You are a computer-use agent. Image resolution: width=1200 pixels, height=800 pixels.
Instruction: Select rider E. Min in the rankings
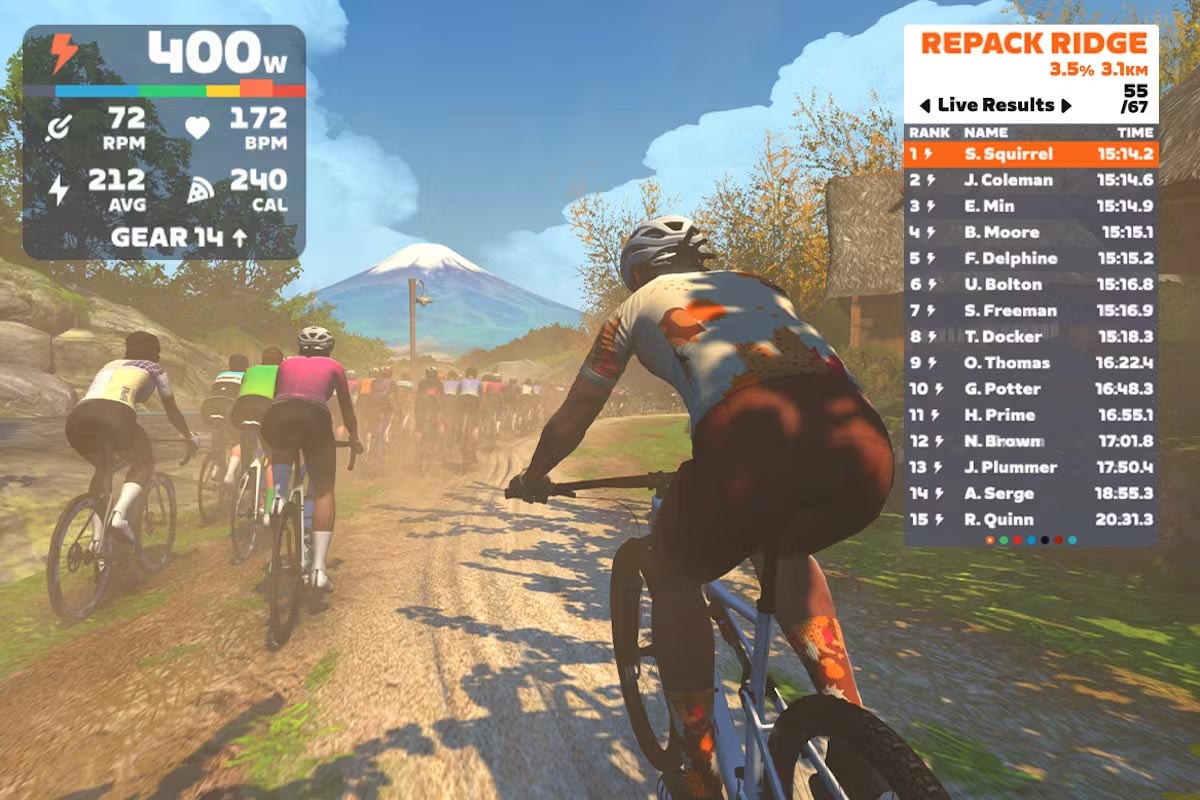1030,206
